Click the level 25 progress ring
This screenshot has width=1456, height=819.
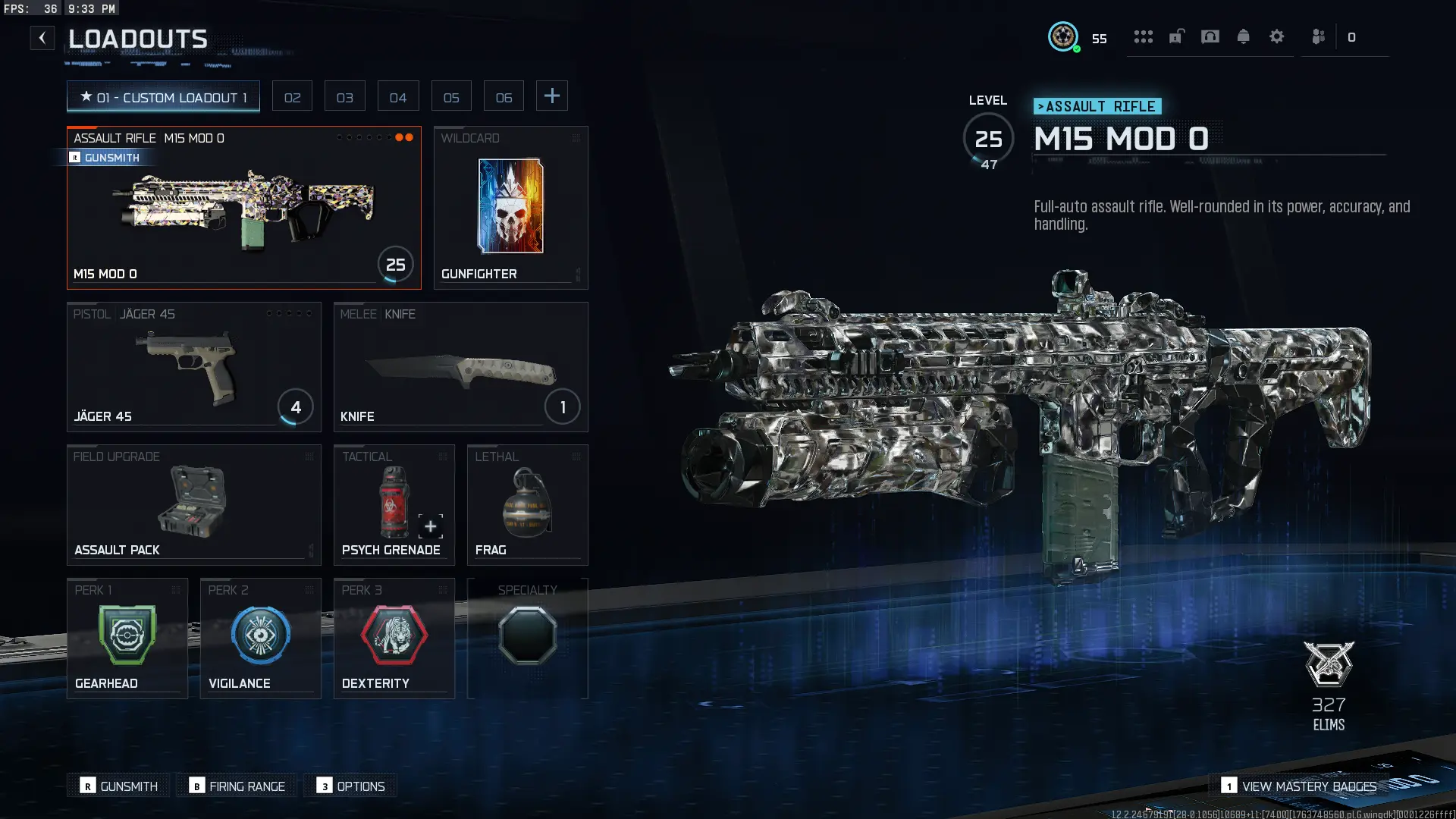coord(988,139)
